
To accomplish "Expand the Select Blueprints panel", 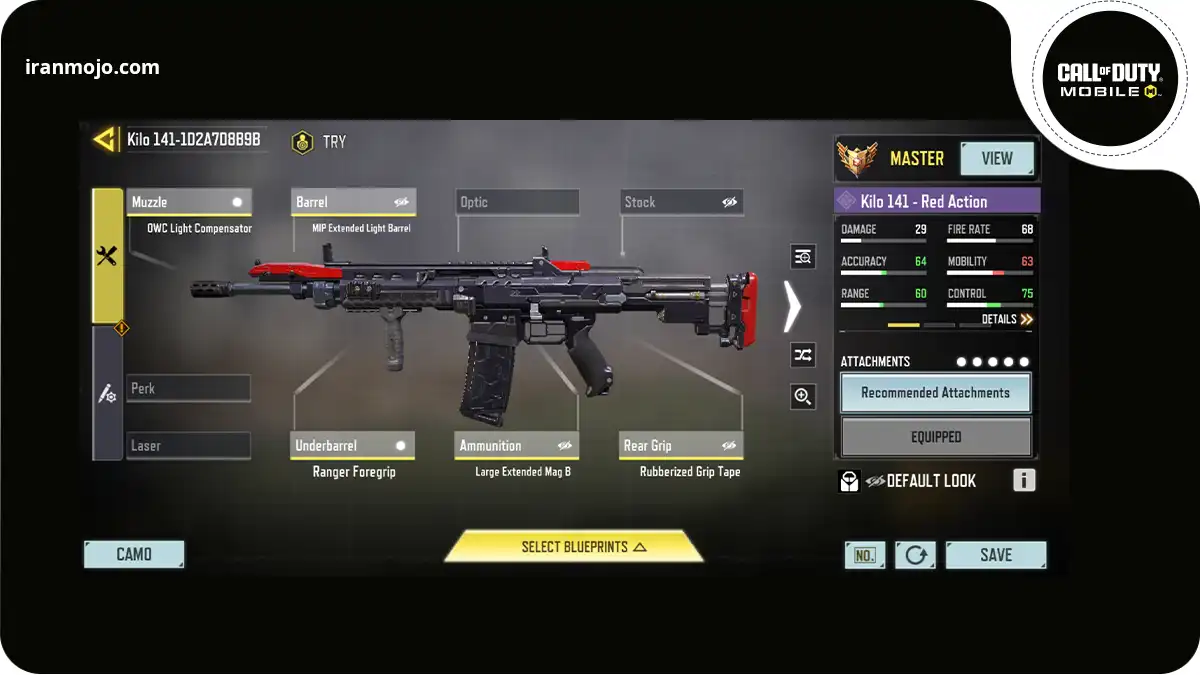I will coord(574,547).
